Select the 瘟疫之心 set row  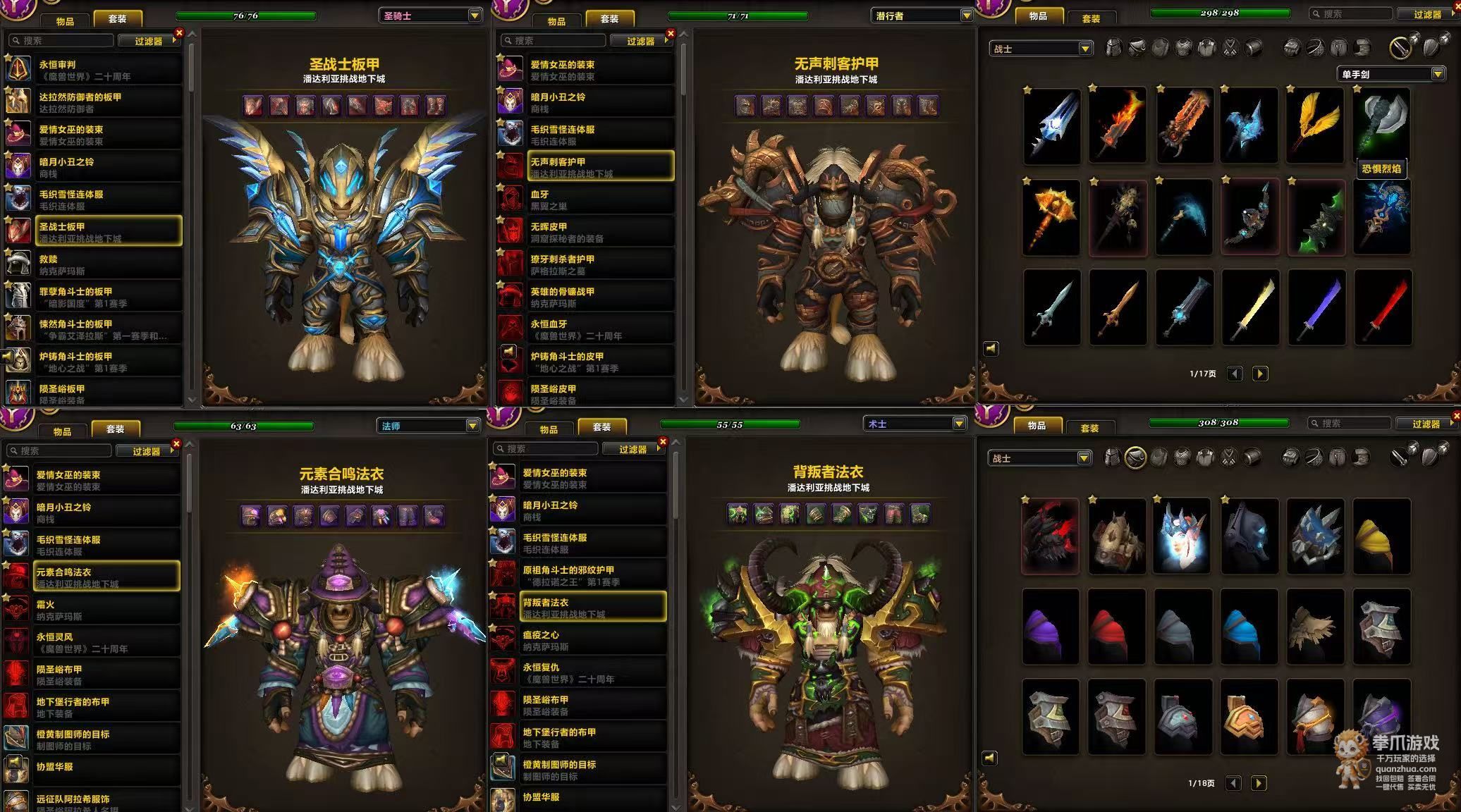coord(594,640)
